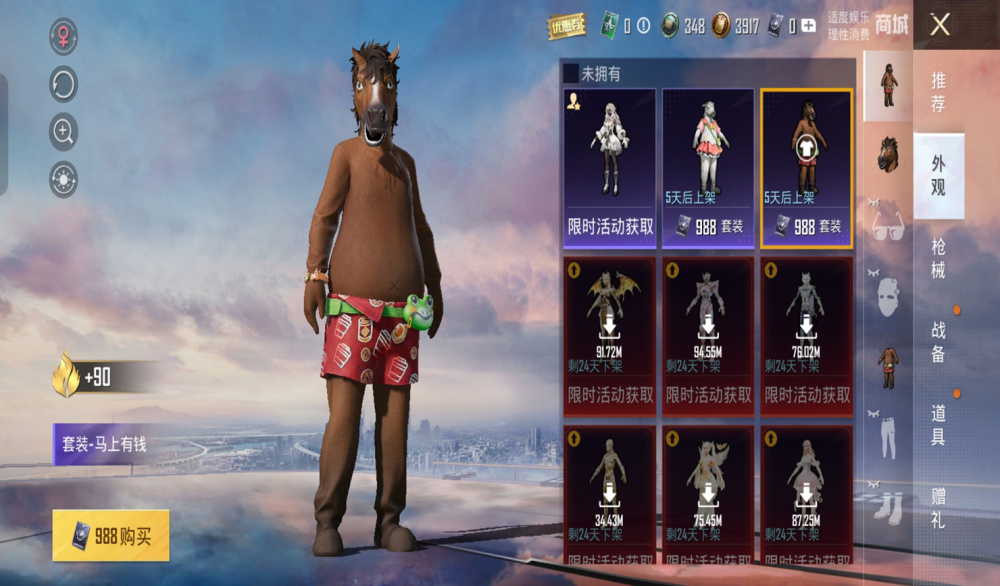Click the info icon beside the green ticket
Image resolution: width=1000 pixels, height=586 pixels.
643,27
